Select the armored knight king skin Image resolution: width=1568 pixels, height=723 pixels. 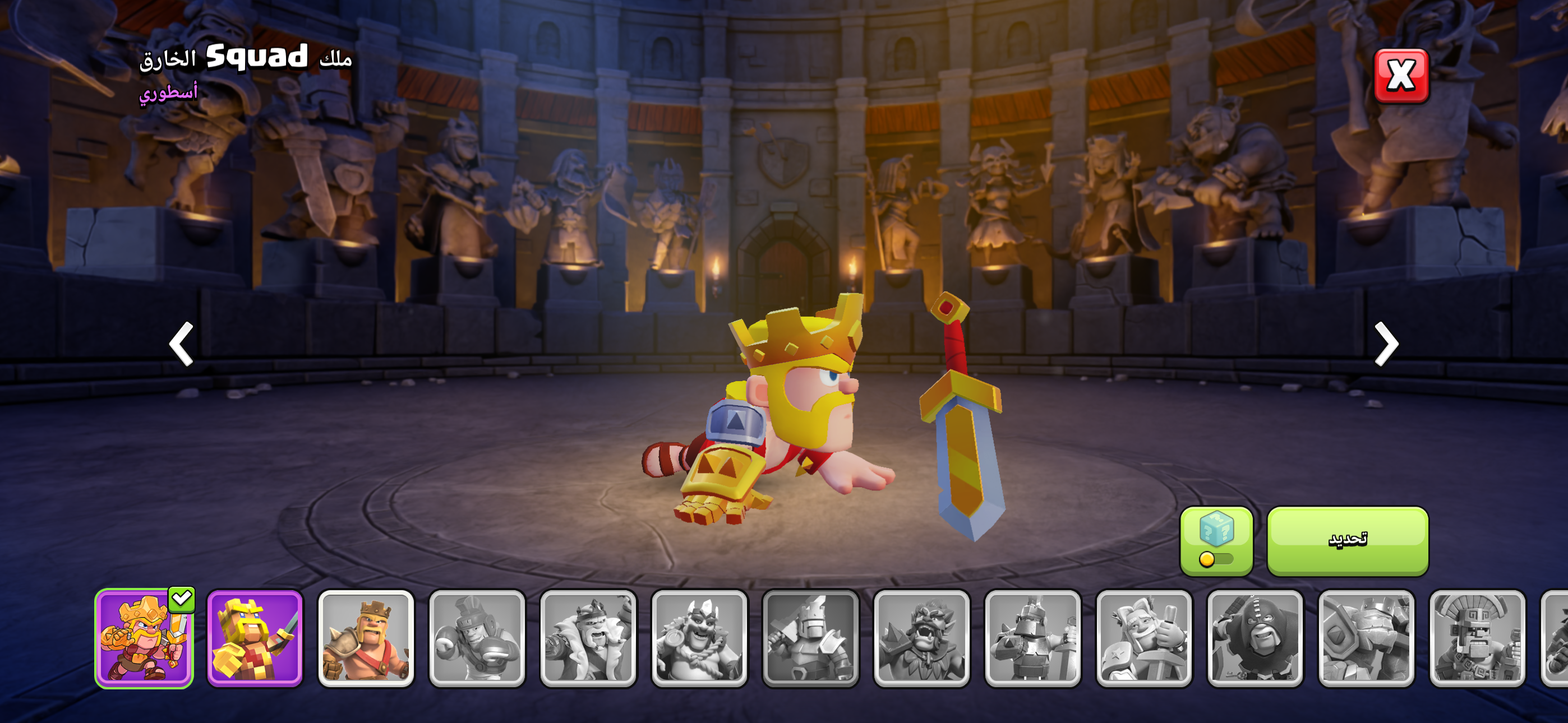click(1032, 638)
